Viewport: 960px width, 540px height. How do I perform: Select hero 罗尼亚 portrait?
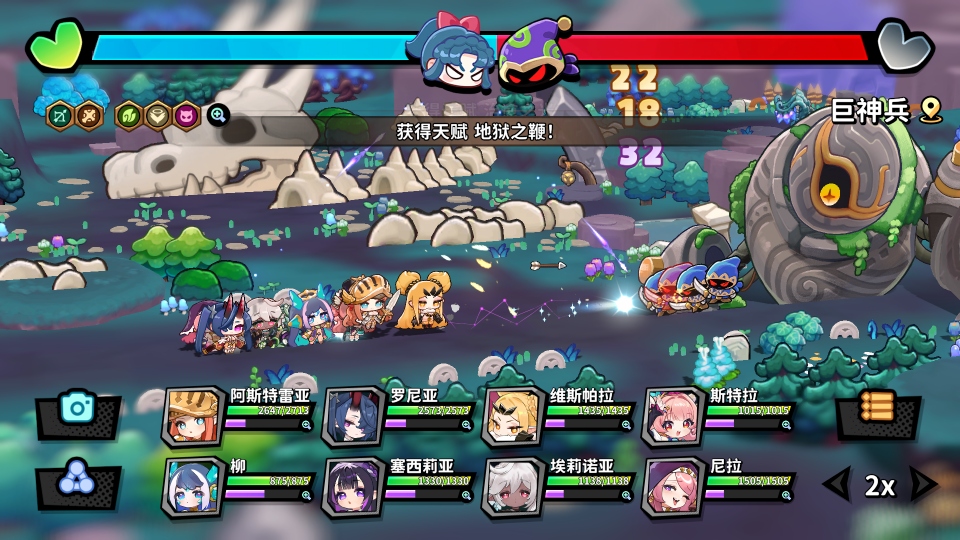point(352,414)
